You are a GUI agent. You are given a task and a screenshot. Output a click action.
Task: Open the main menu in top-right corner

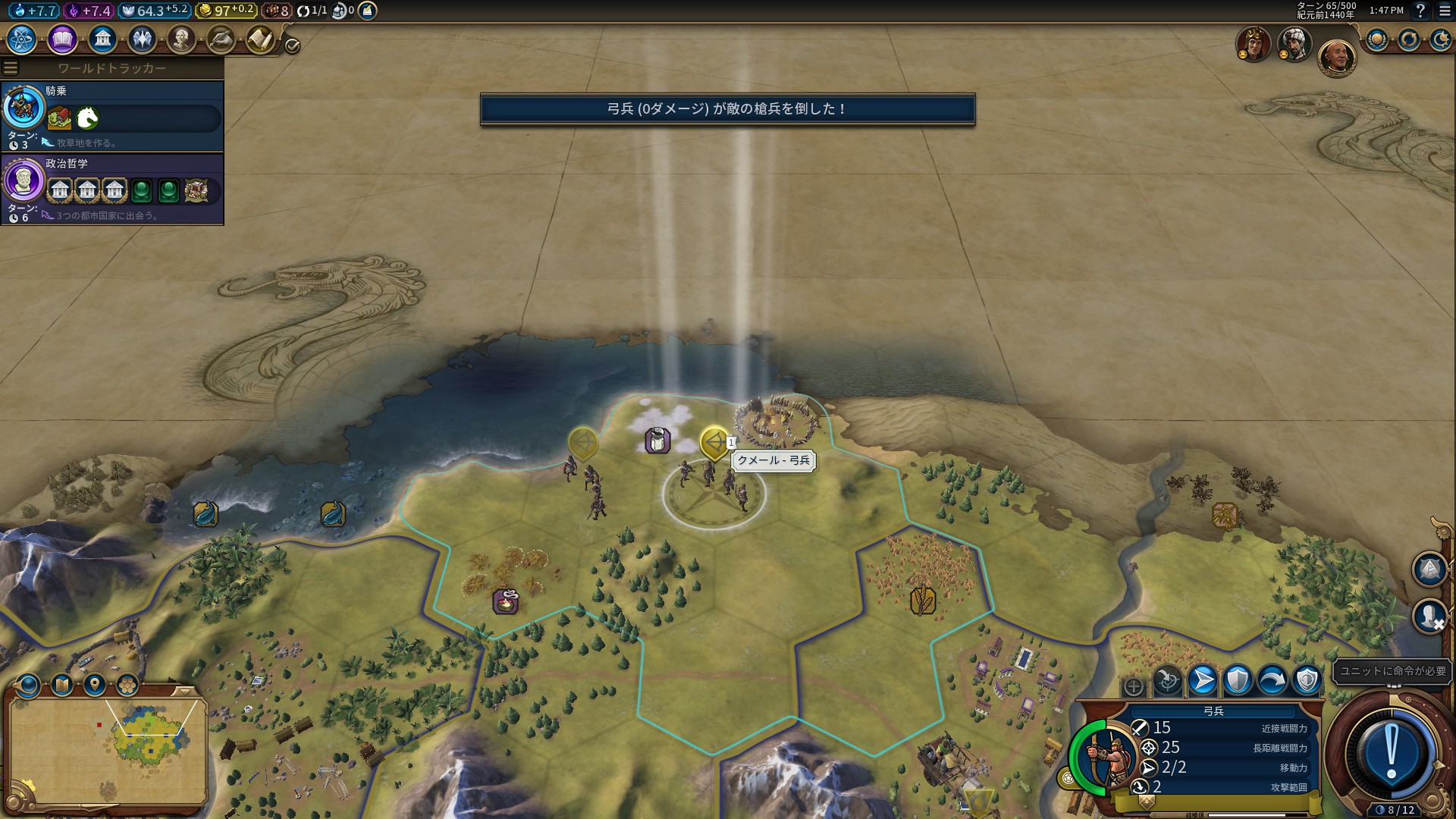tap(1445, 11)
